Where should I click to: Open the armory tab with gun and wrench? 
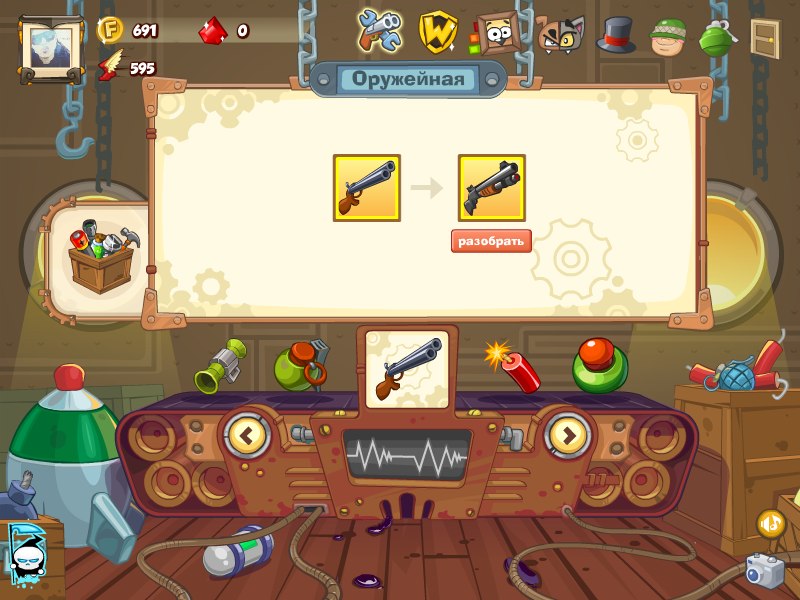pos(381,32)
